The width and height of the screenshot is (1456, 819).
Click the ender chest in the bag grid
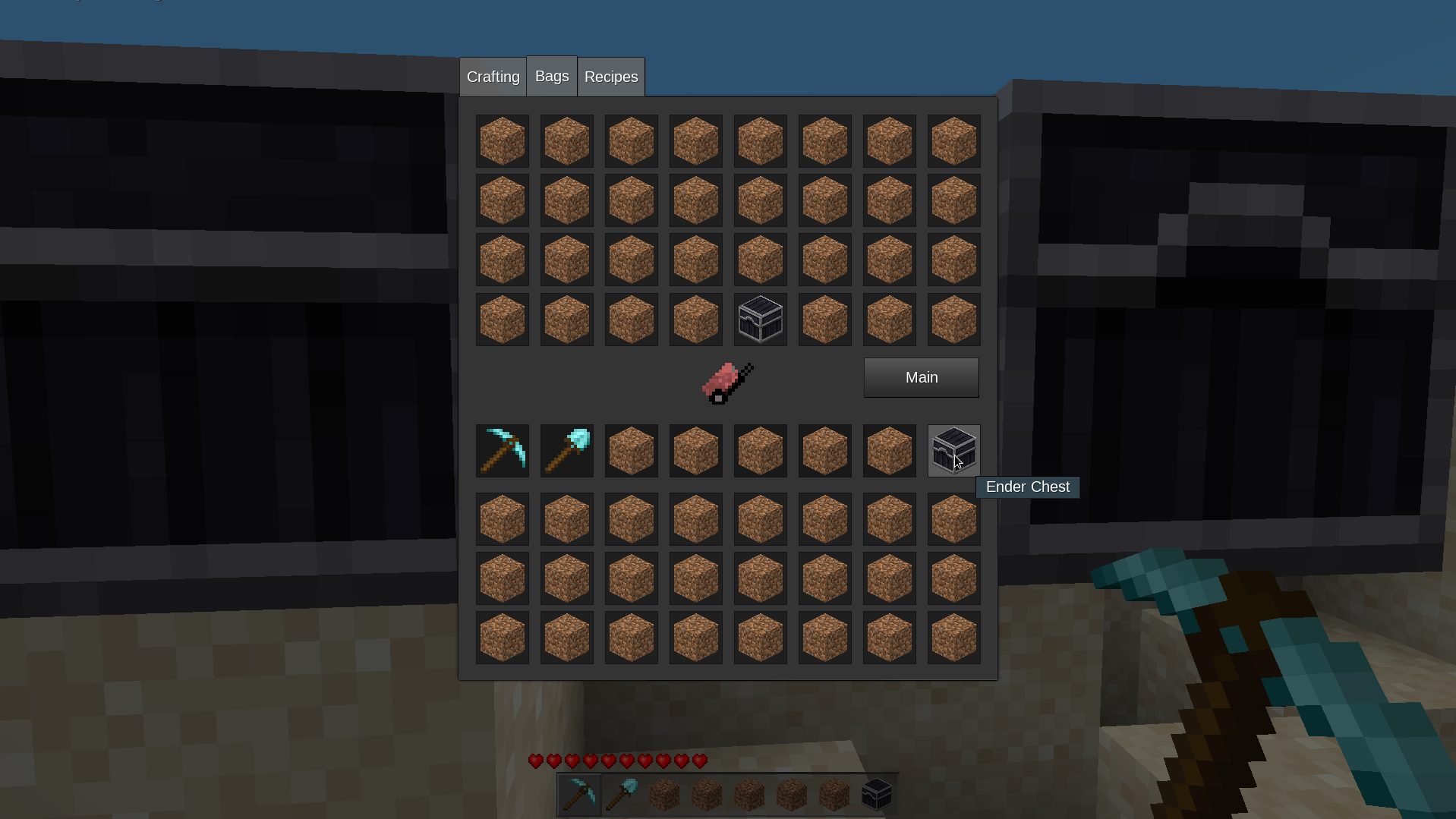pos(761,320)
